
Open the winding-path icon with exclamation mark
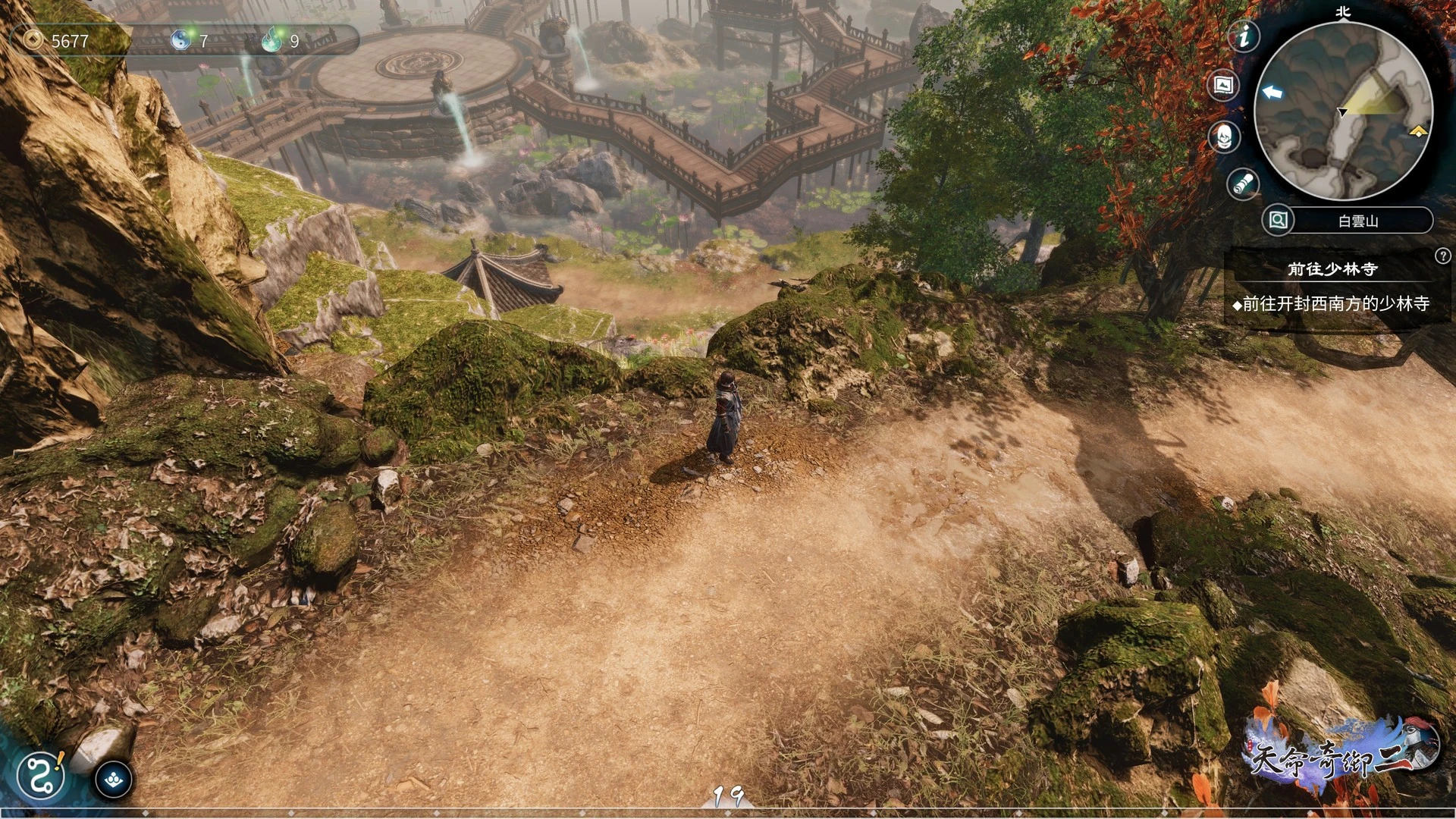(x=41, y=775)
